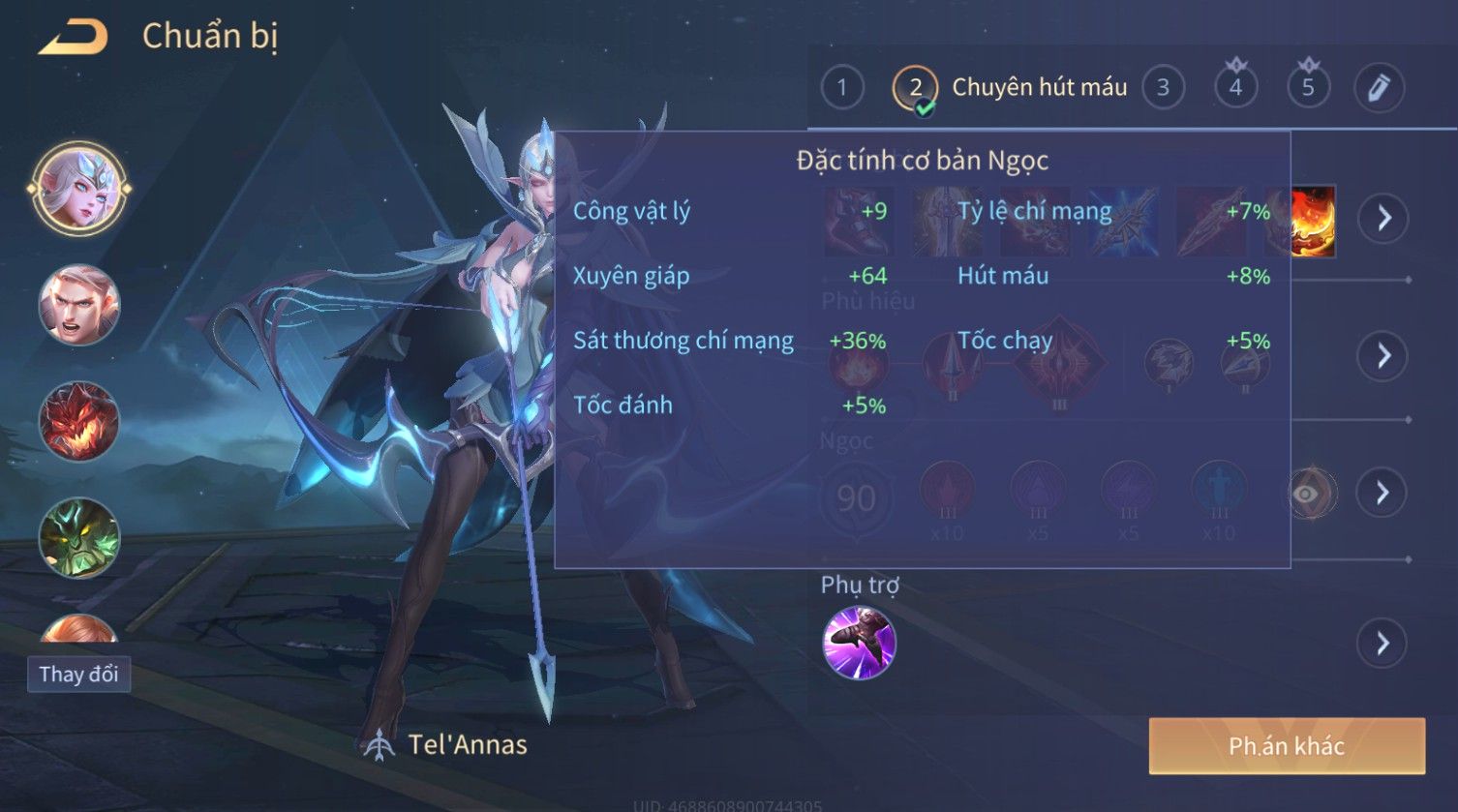Open the Phụ trợ support skill arrow
The height and width of the screenshot is (812, 1458).
click(x=1383, y=643)
